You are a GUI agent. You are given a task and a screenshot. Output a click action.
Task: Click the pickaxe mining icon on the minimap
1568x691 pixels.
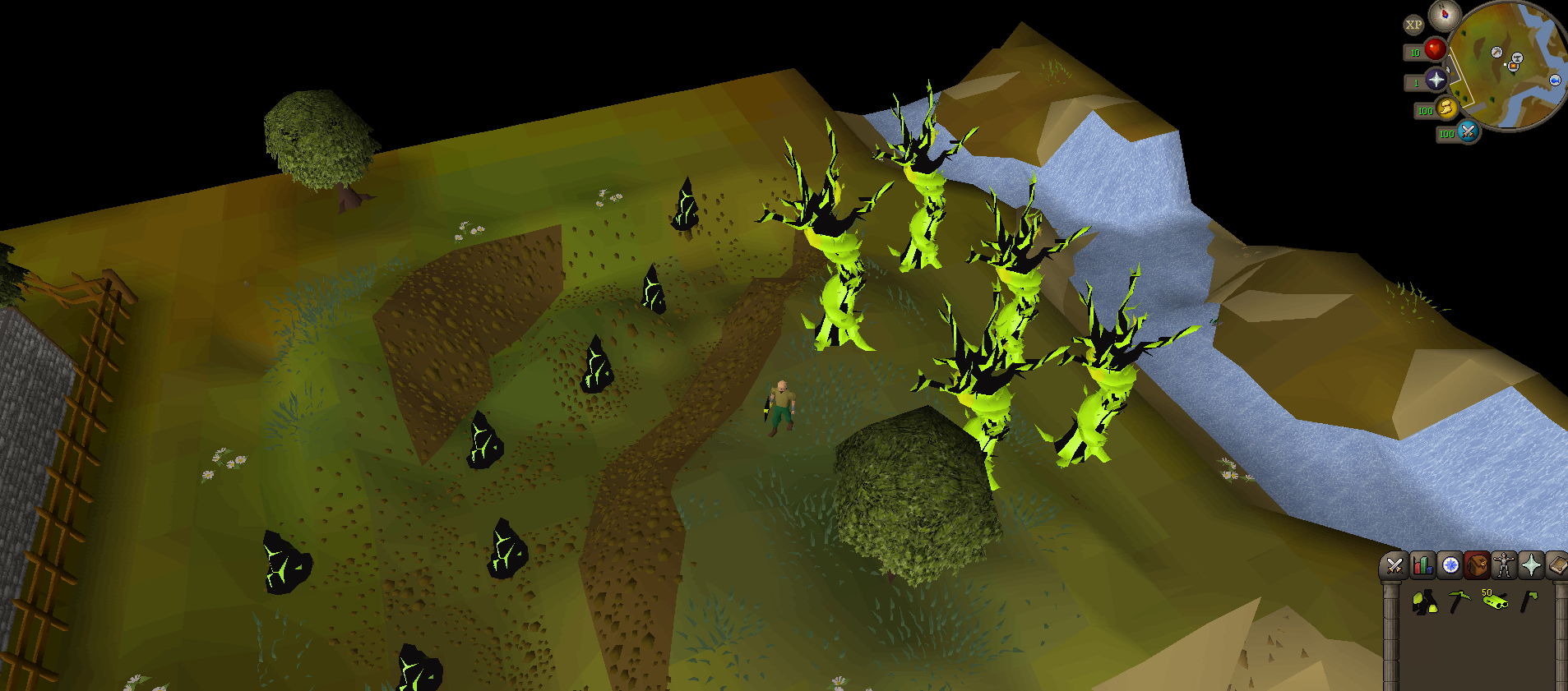click(1496, 53)
